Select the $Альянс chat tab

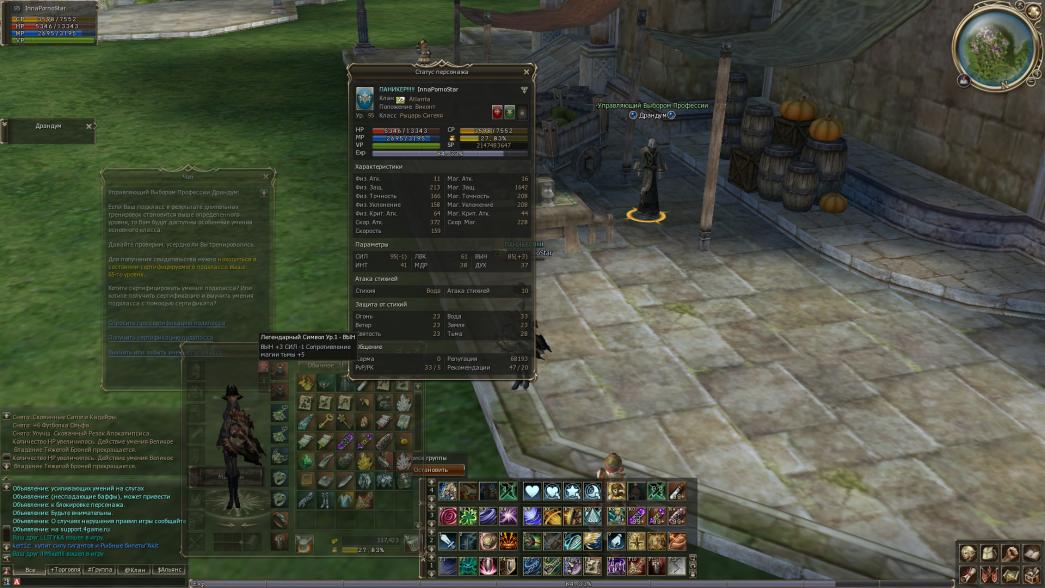[169, 569]
